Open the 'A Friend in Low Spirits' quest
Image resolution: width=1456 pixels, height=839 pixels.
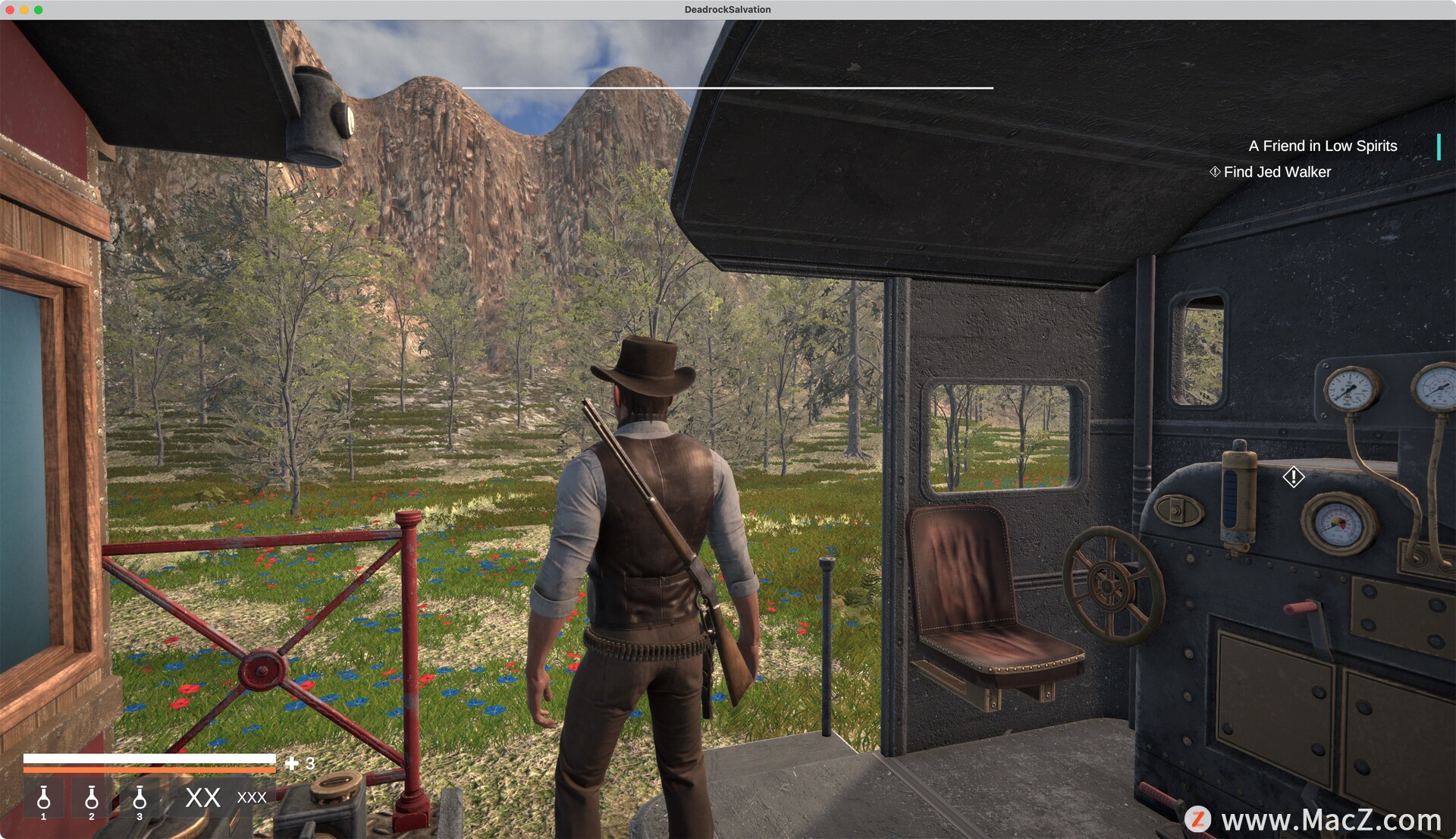pos(1322,146)
